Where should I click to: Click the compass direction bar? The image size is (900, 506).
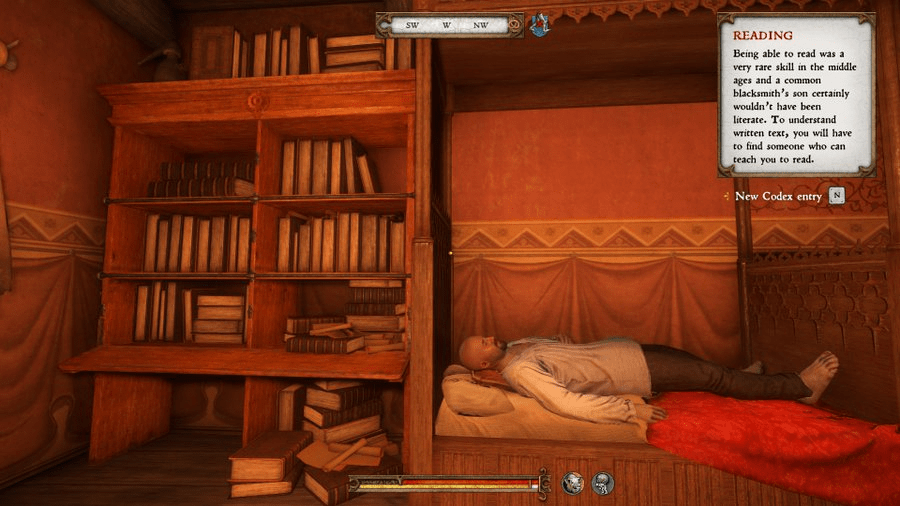coord(448,24)
